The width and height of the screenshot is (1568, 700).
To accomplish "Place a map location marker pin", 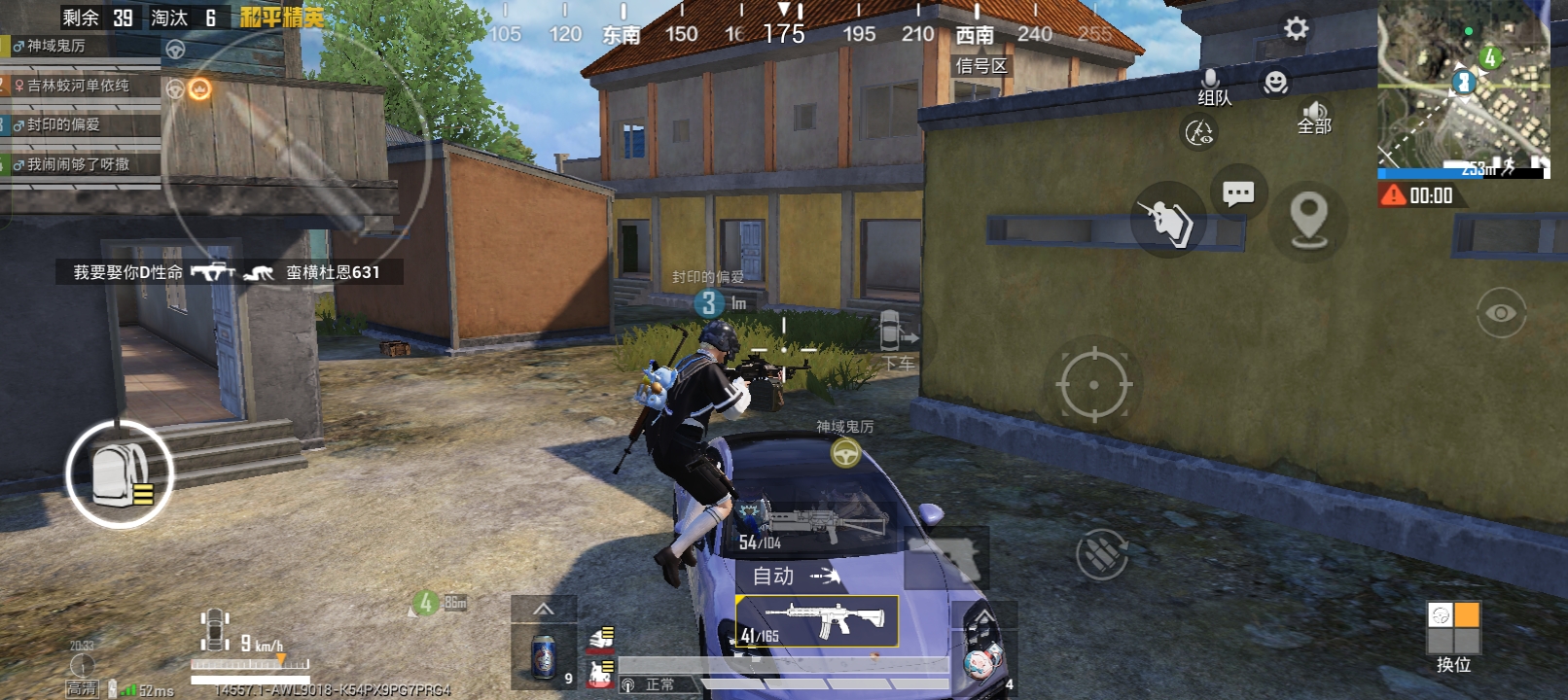I will click(1308, 220).
